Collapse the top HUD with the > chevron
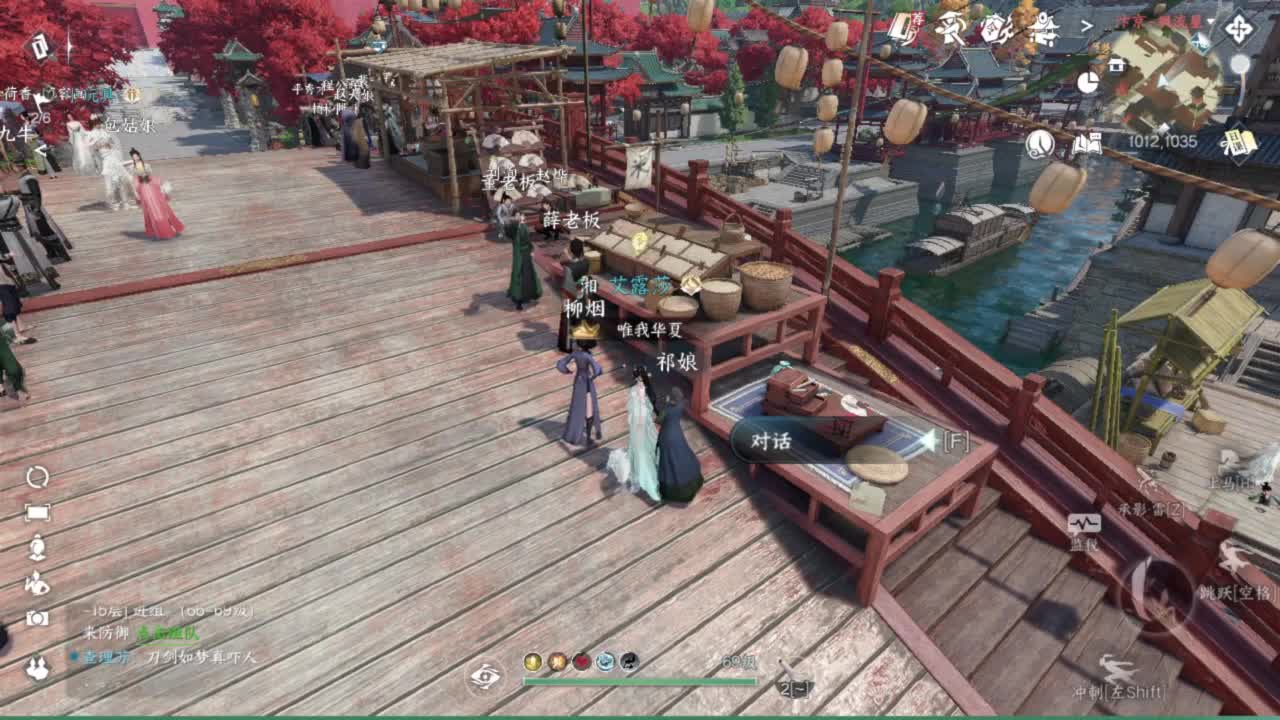1280x720 pixels. tap(1088, 23)
